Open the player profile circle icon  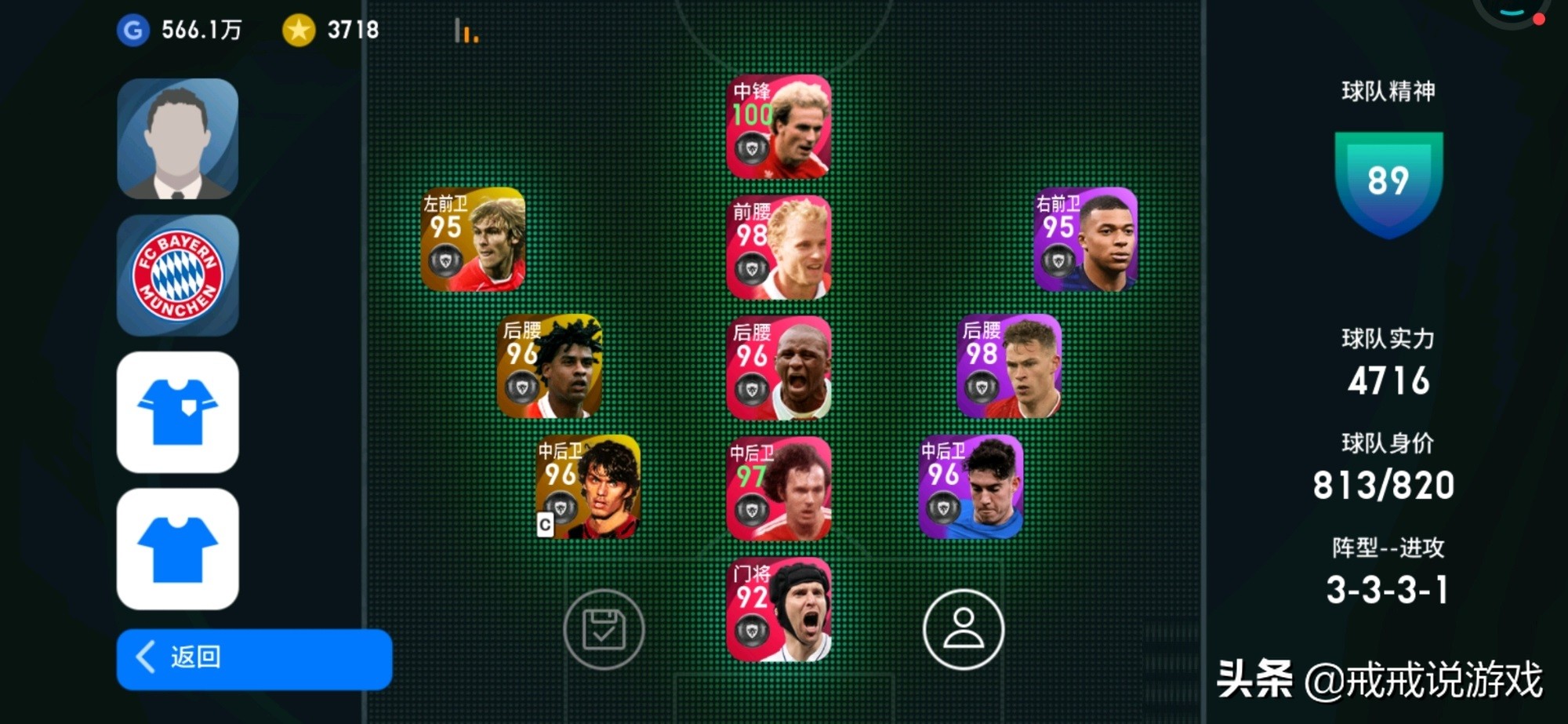(x=963, y=629)
